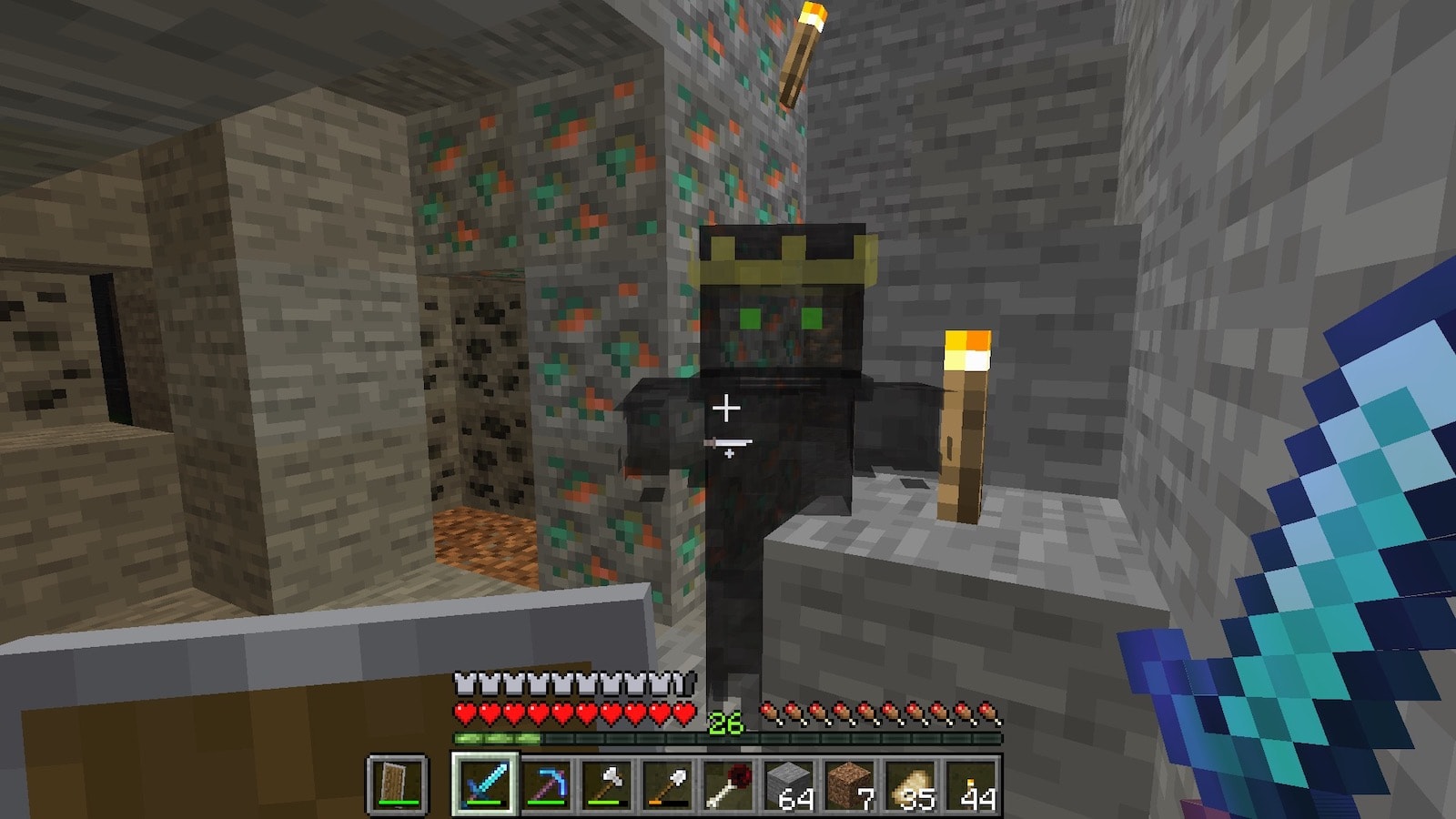Choose the dirt block slot with 7
Image resolution: width=1456 pixels, height=819 pixels.
(851, 784)
